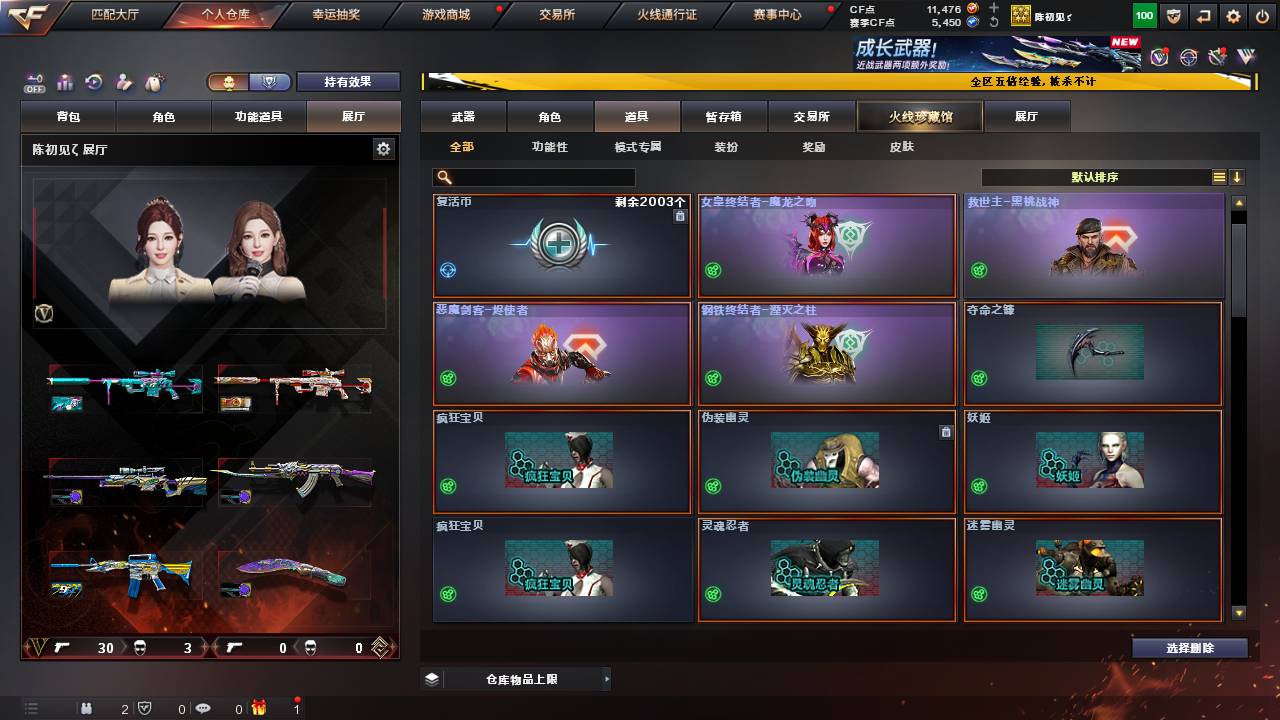Click the exit power icon at top right
Image resolution: width=1280 pixels, height=720 pixels.
click(1263, 16)
